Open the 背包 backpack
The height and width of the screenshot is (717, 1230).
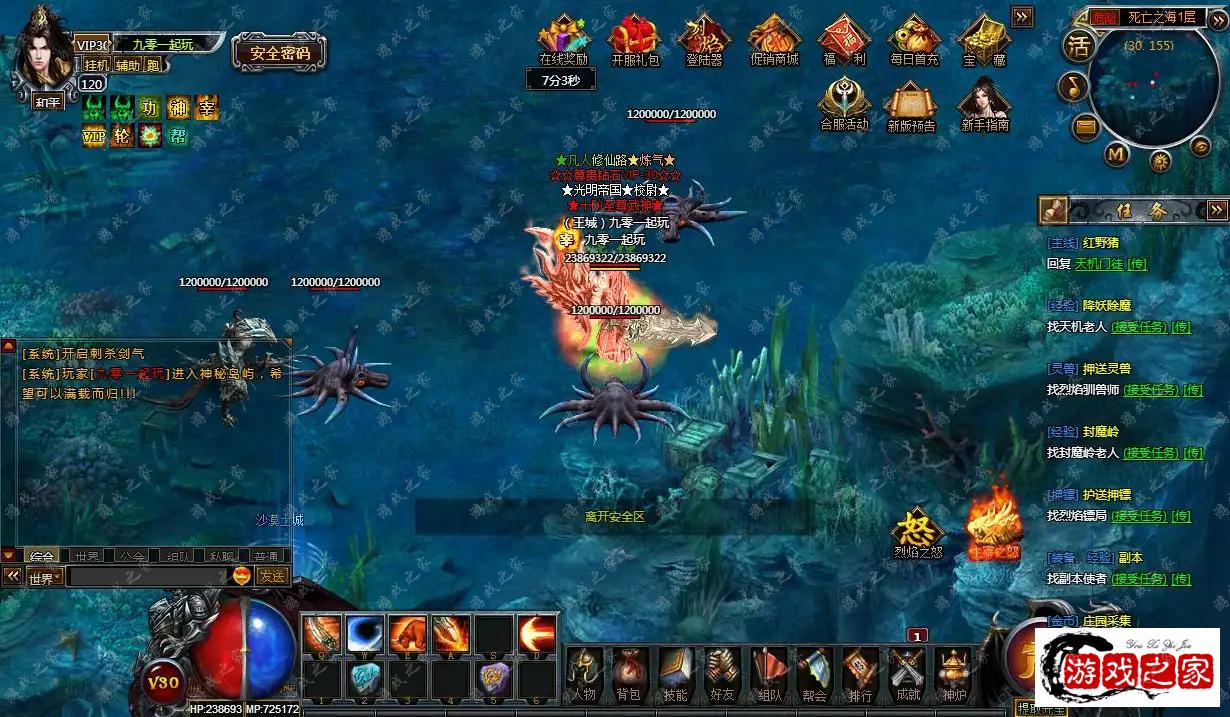pyautogui.click(x=627, y=673)
